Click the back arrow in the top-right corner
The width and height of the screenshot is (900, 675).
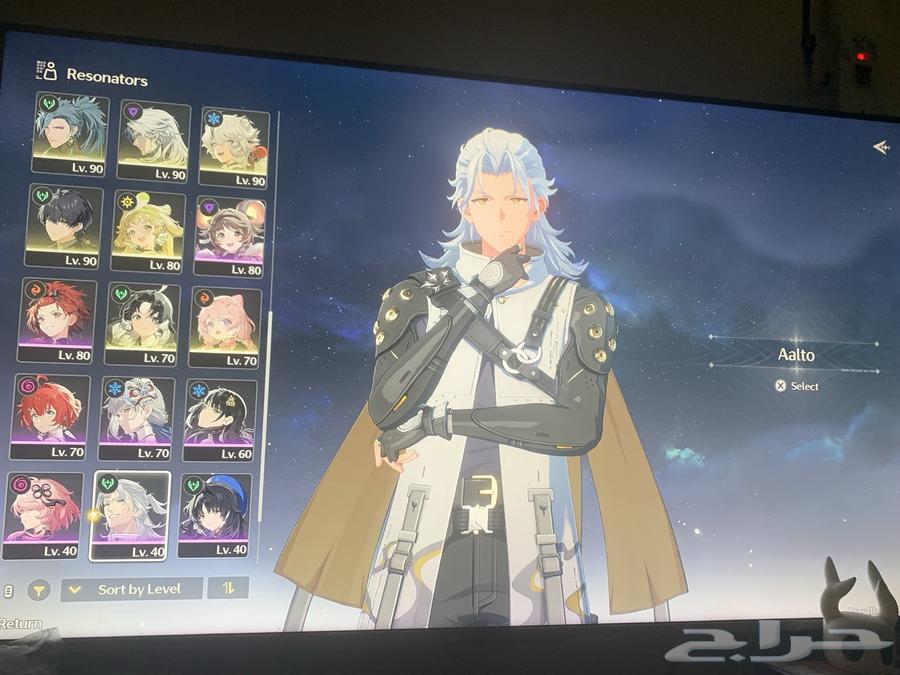pos(880,147)
